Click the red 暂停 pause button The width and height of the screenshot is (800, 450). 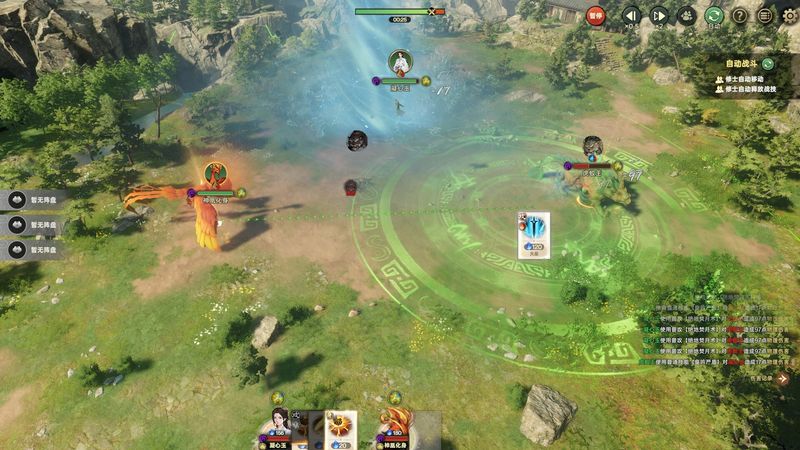coord(596,15)
